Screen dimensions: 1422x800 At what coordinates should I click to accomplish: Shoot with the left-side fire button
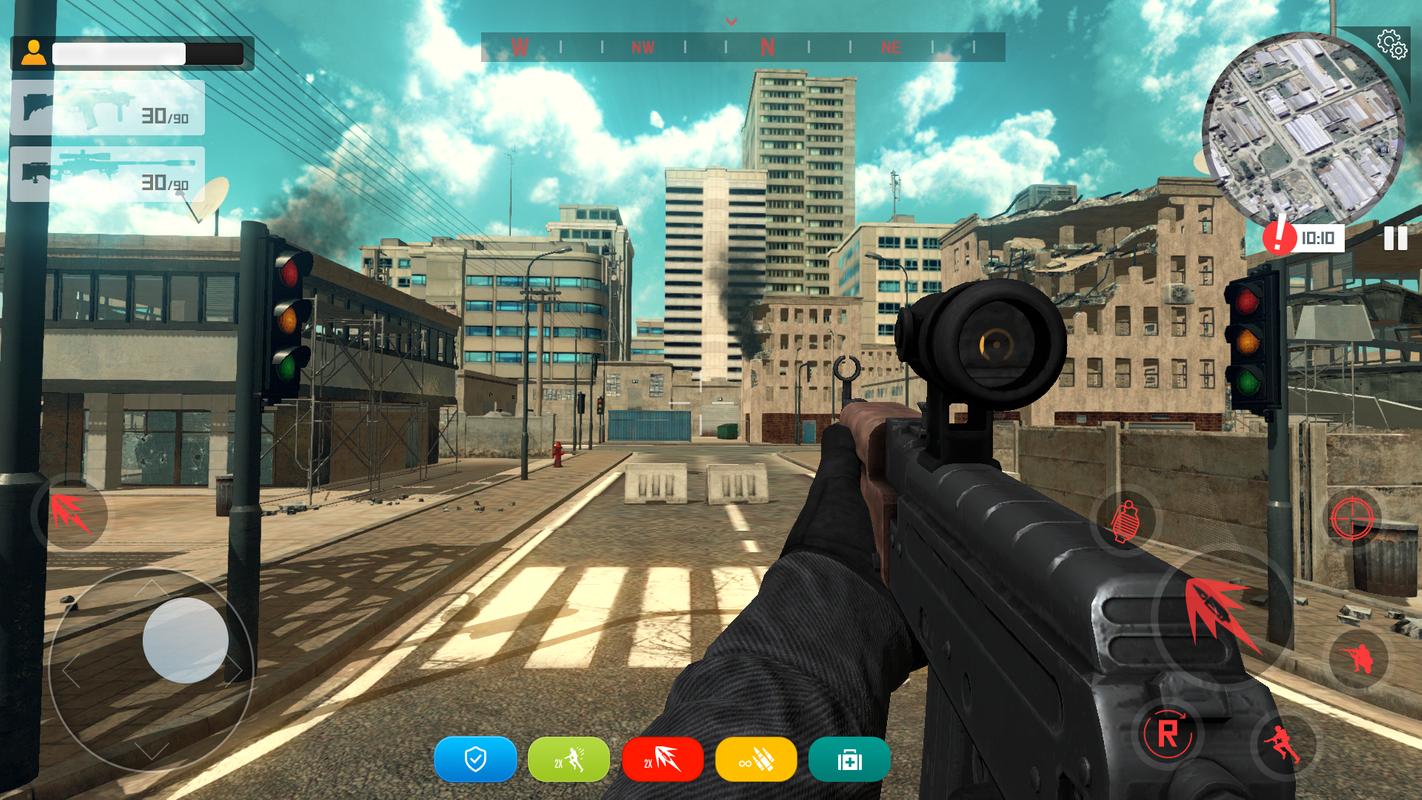tap(70, 512)
